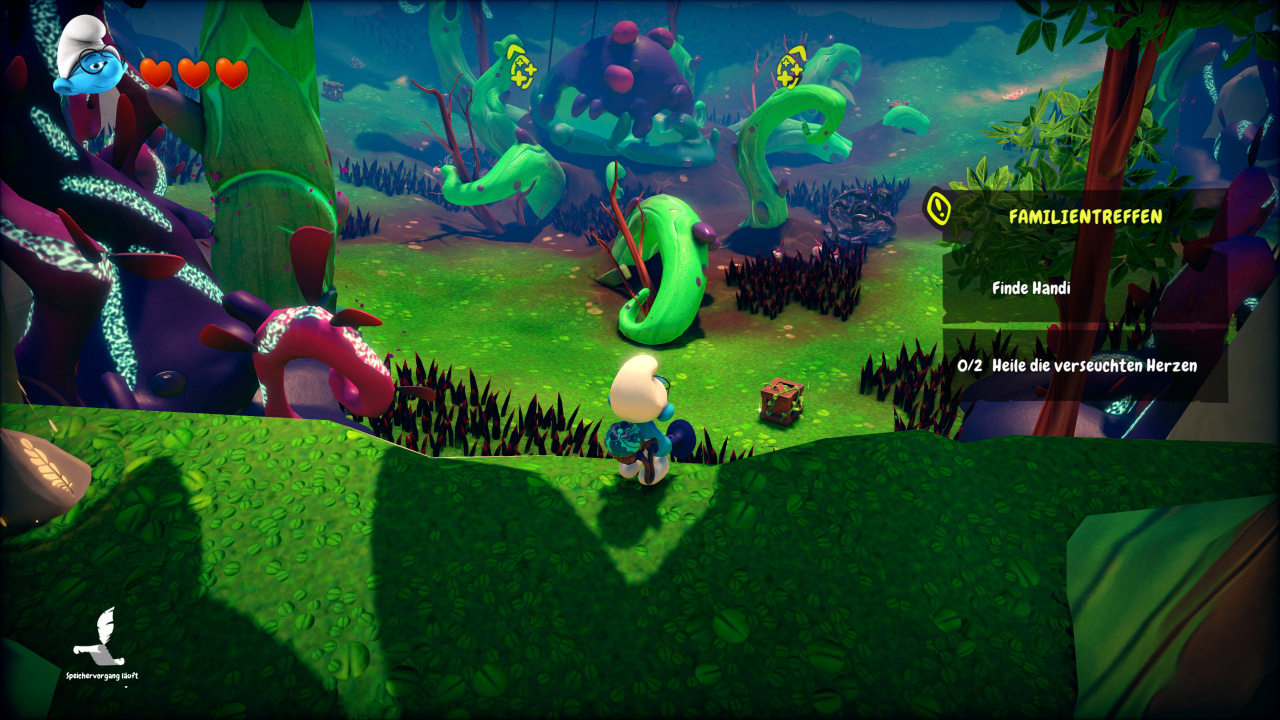Select the 'Finde Handi' objective

click(x=1031, y=288)
